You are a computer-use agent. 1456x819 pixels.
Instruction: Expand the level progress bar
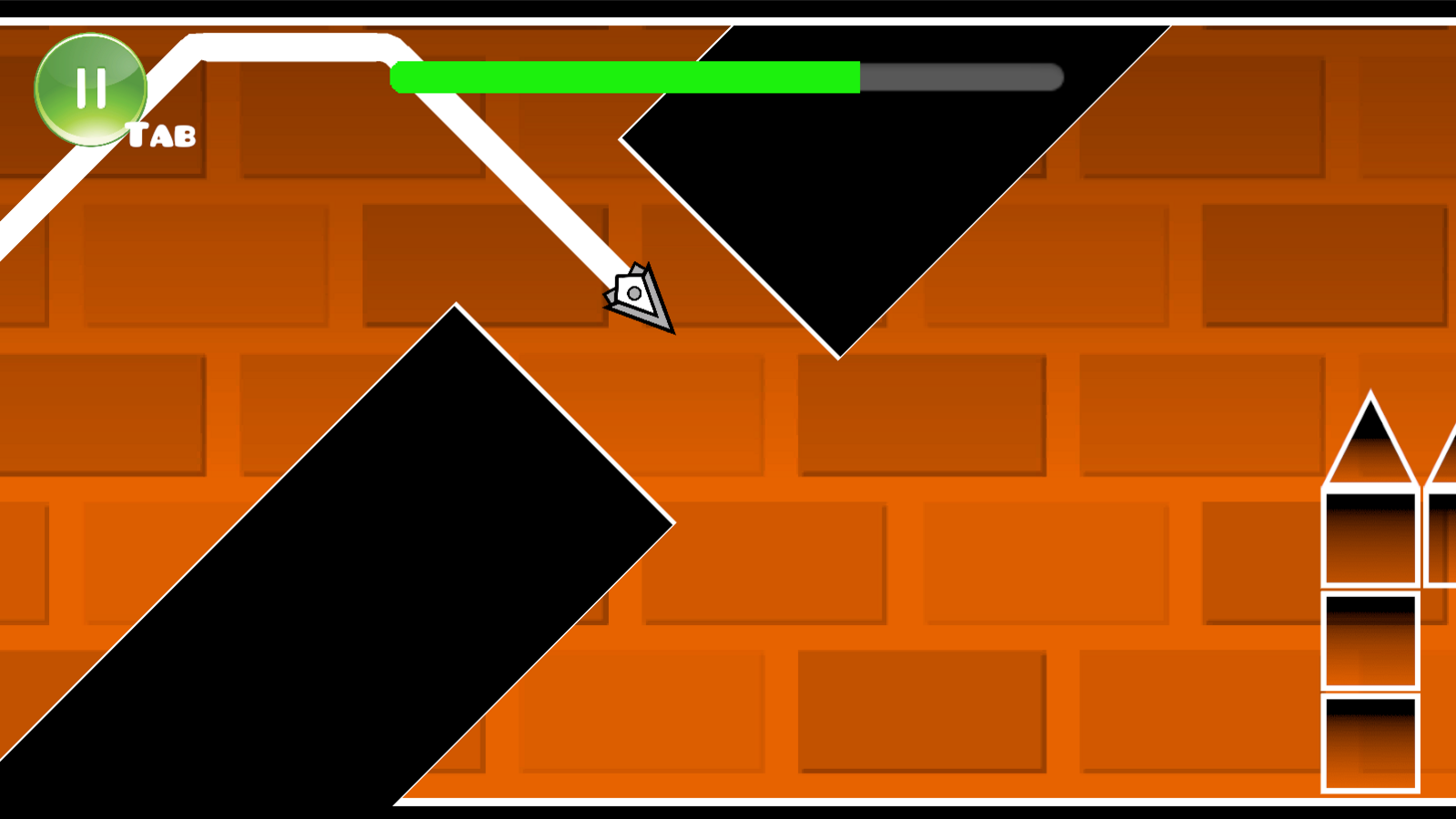click(728, 79)
